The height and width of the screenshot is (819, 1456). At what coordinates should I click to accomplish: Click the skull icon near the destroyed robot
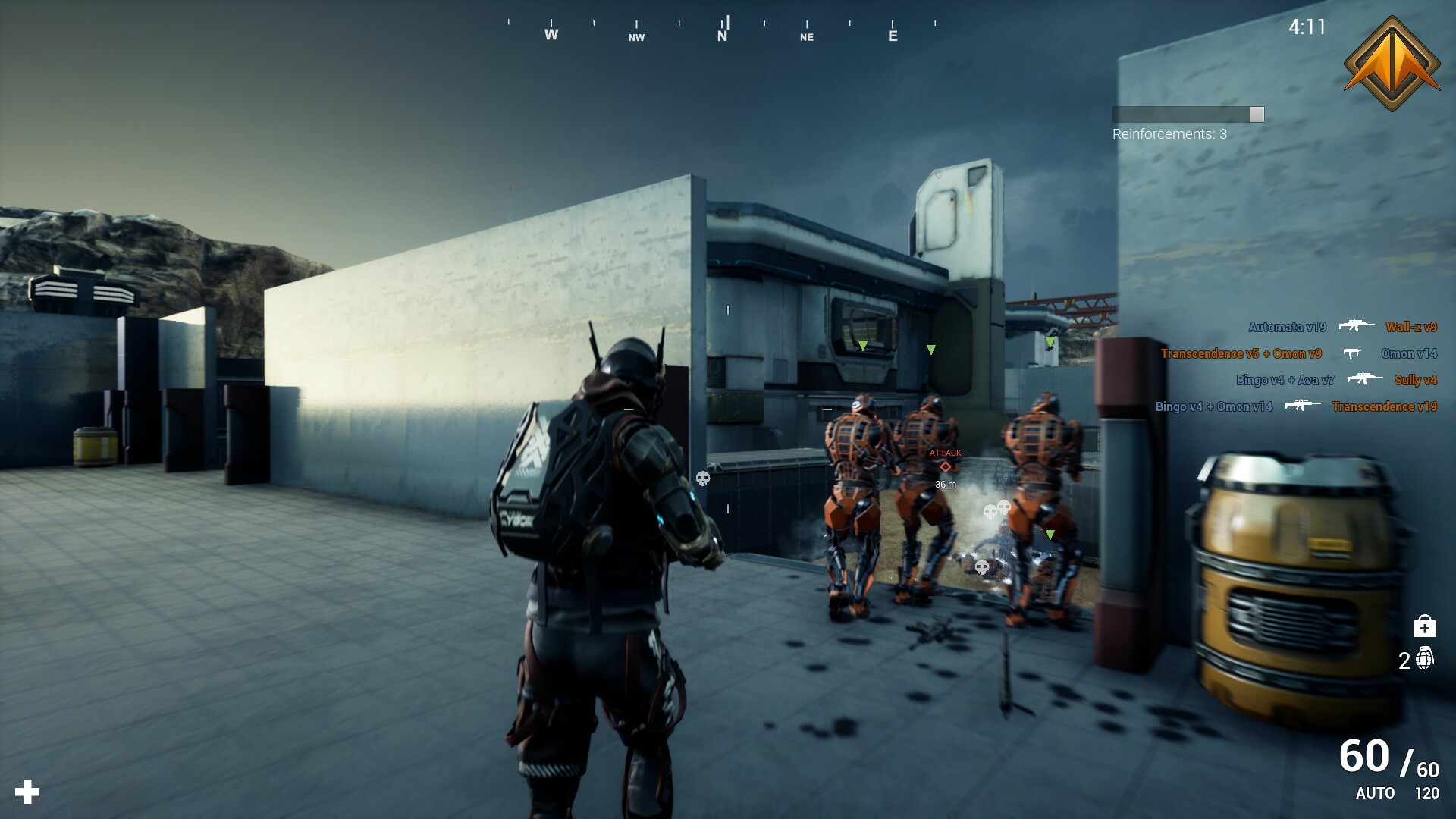pos(982,565)
